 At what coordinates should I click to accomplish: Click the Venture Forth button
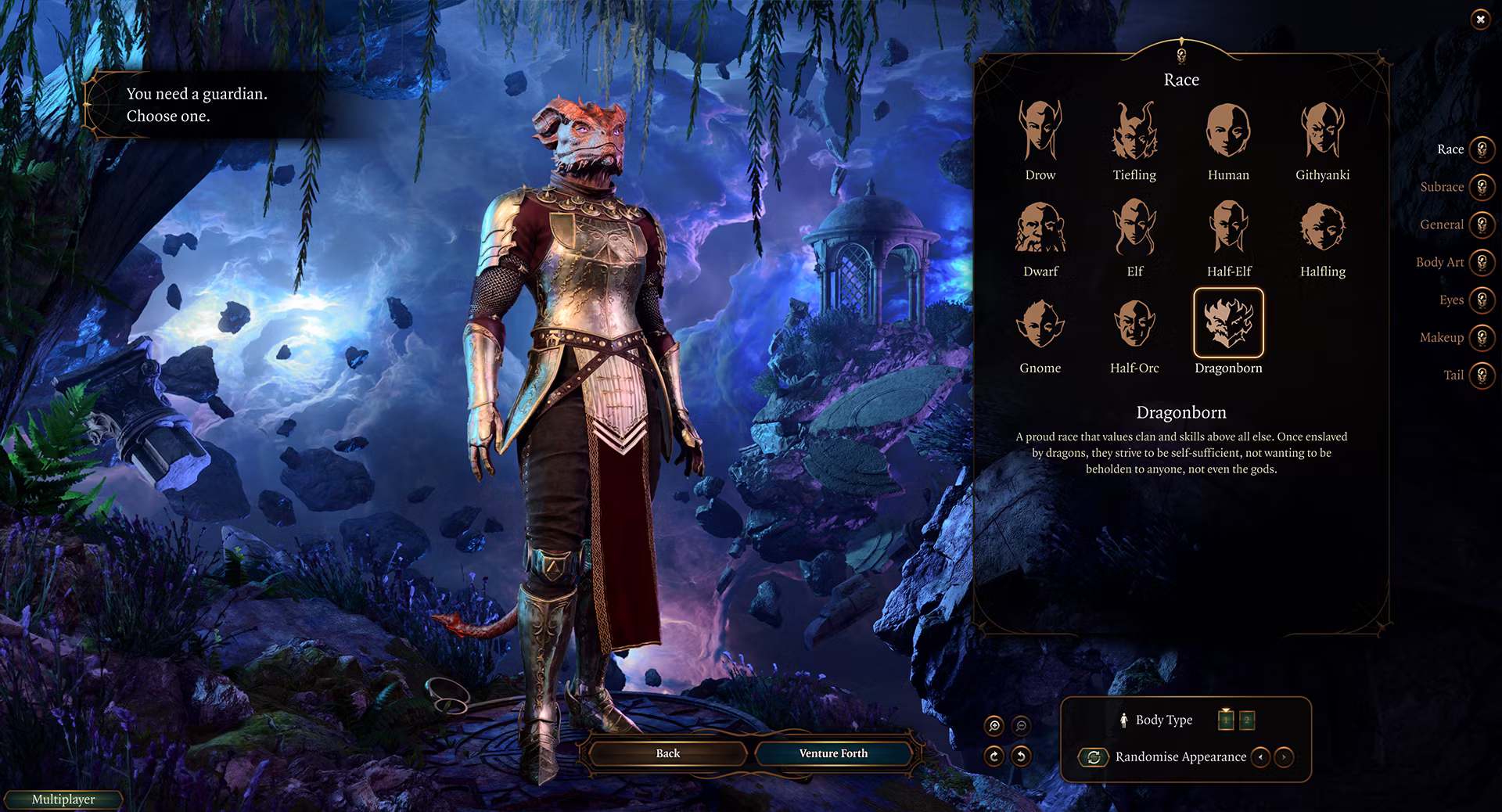click(833, 753)
